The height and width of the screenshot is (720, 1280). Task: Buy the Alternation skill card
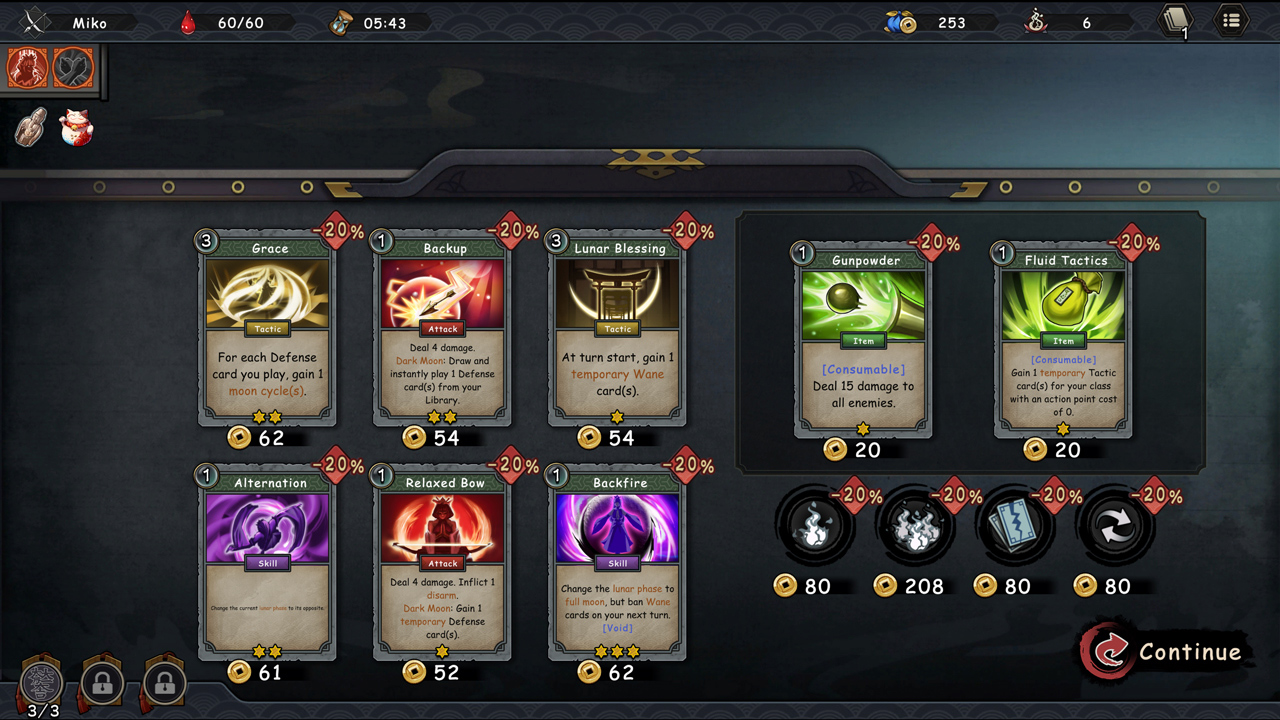coord(268,563)
